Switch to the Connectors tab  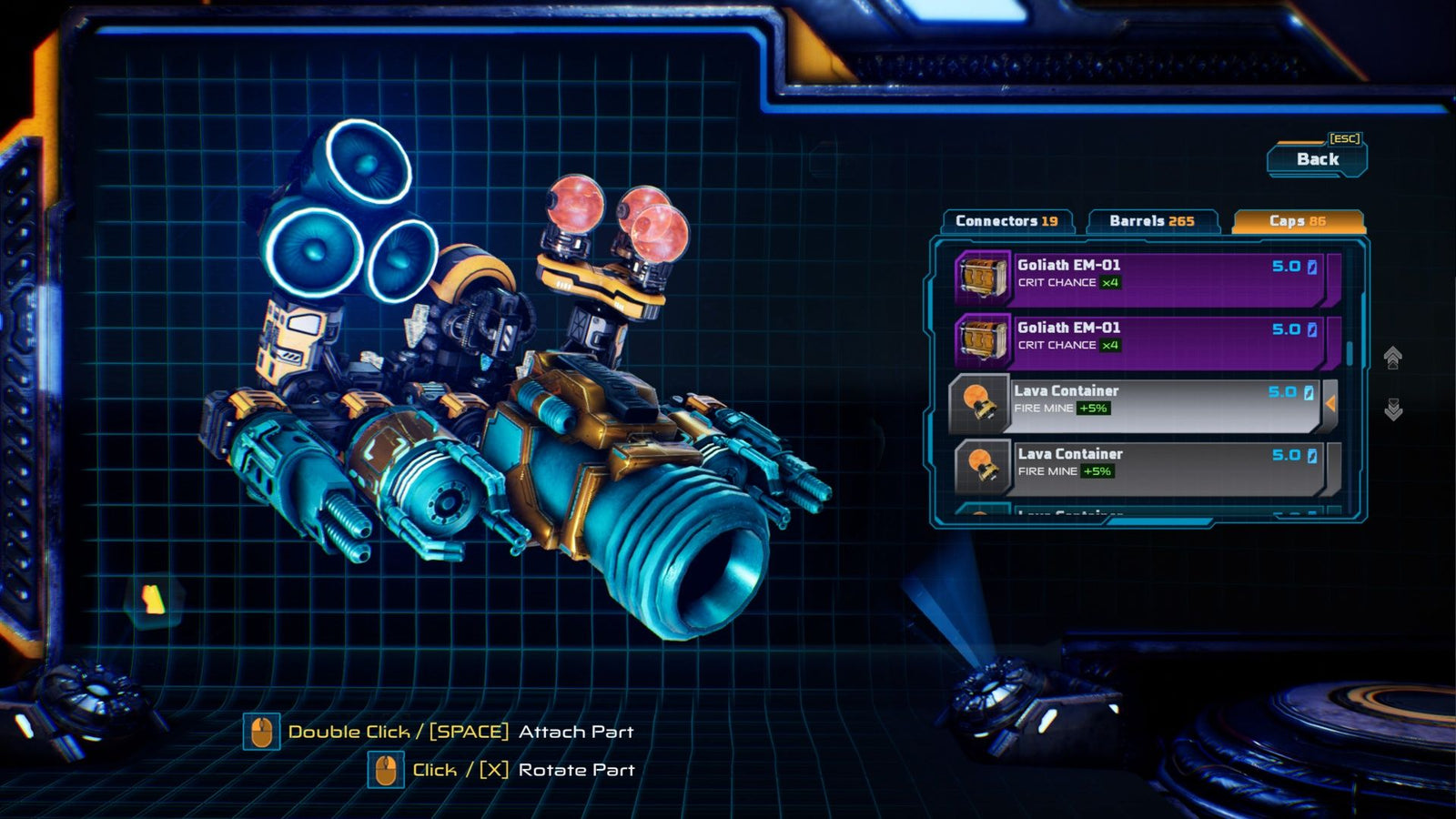click(x=1006, y=219)
